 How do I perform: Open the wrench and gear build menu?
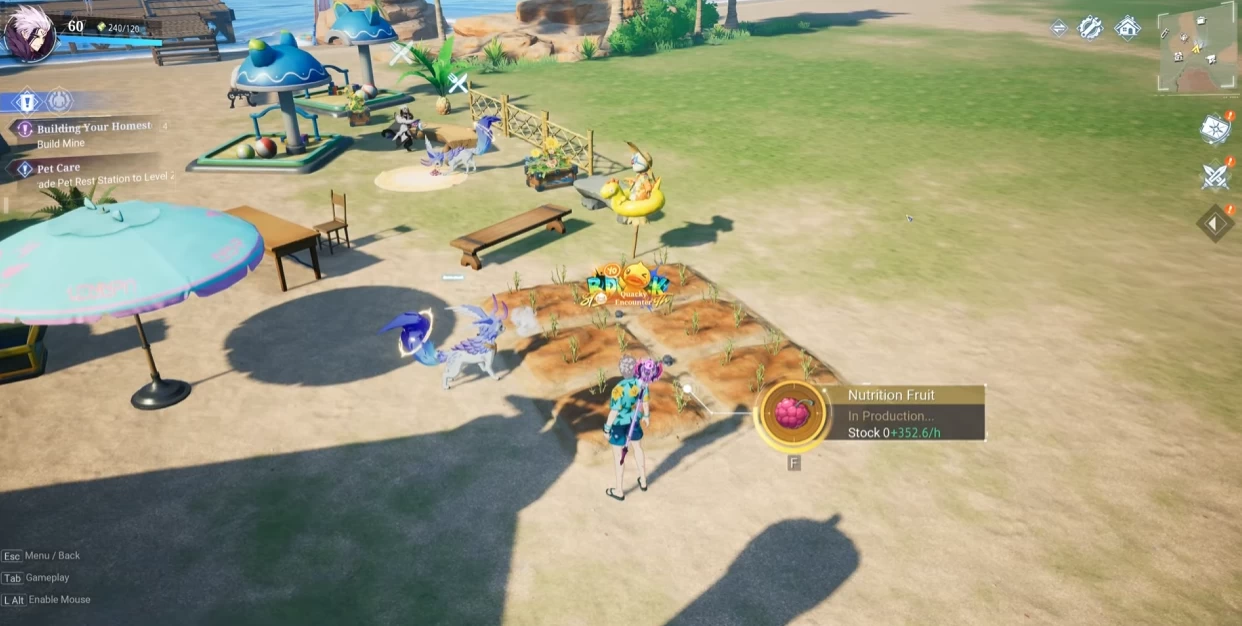click(x=1090, y=28)
